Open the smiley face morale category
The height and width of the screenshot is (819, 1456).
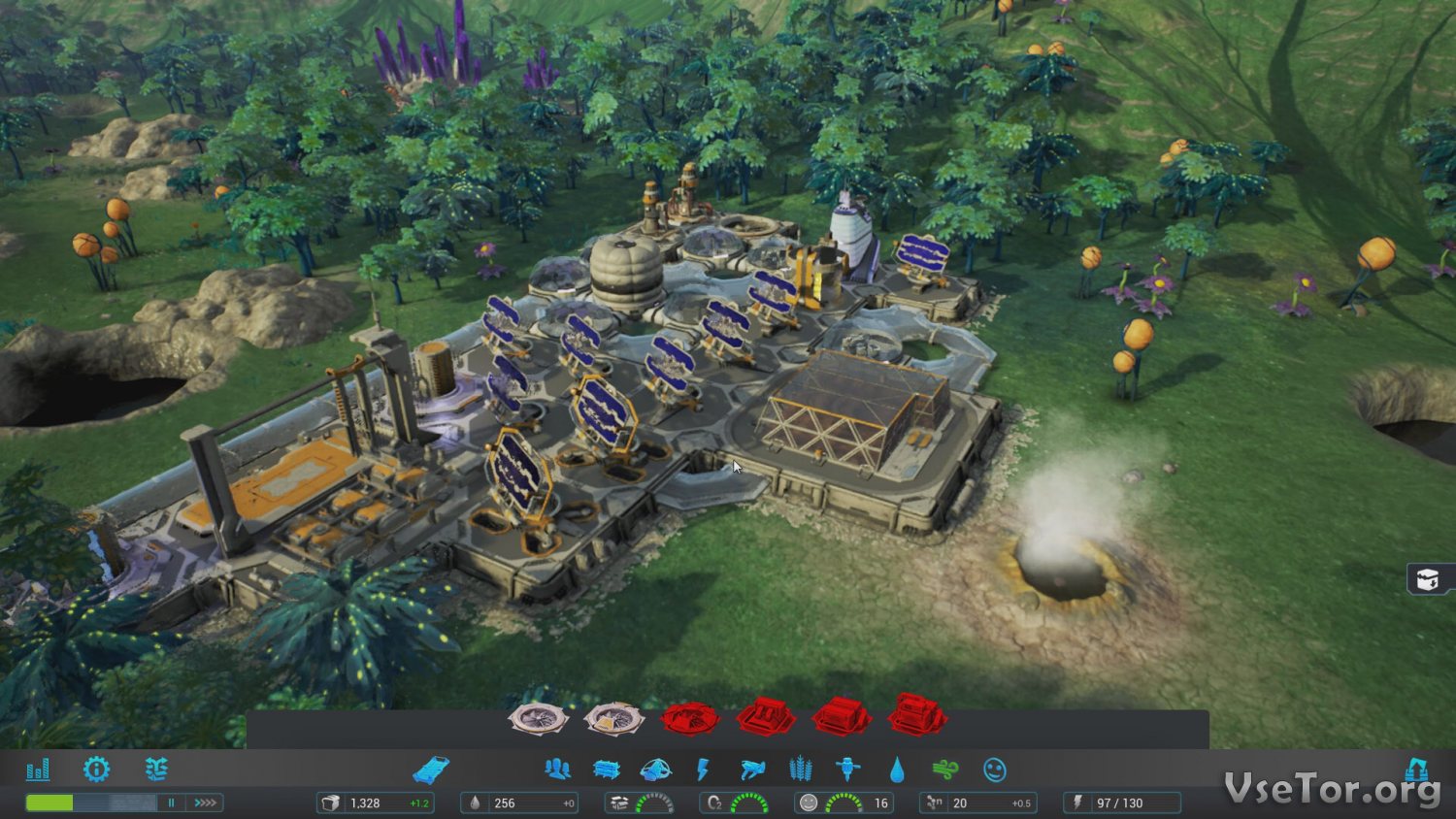click(994, 770)
